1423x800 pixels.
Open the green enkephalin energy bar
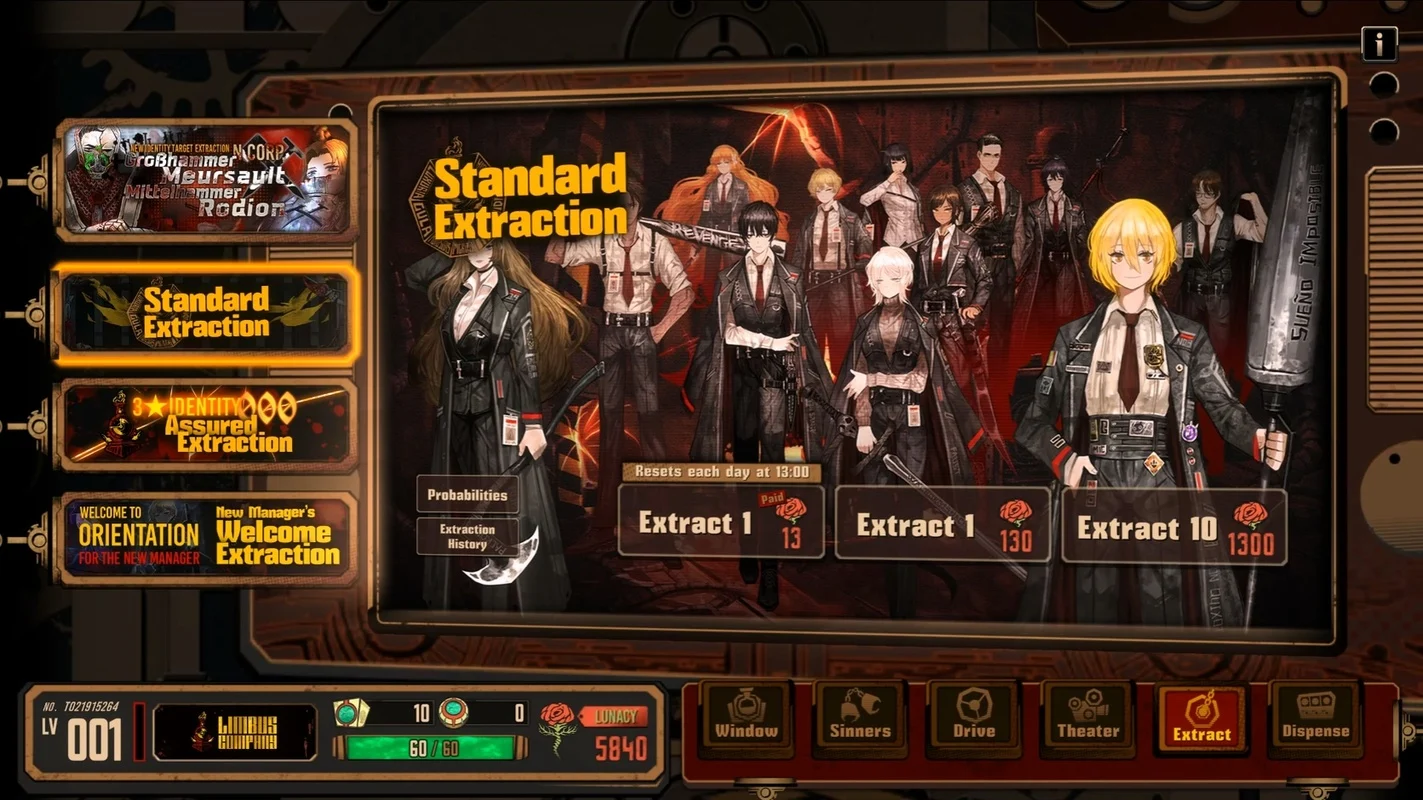(430, 748)
